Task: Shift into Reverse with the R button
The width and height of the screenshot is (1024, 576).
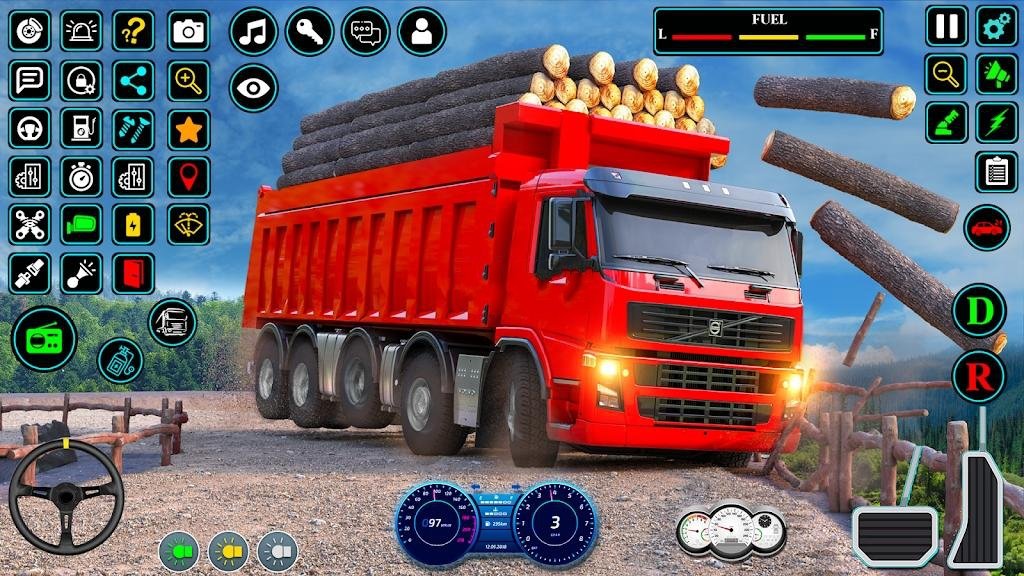Action: click(978, 376)
